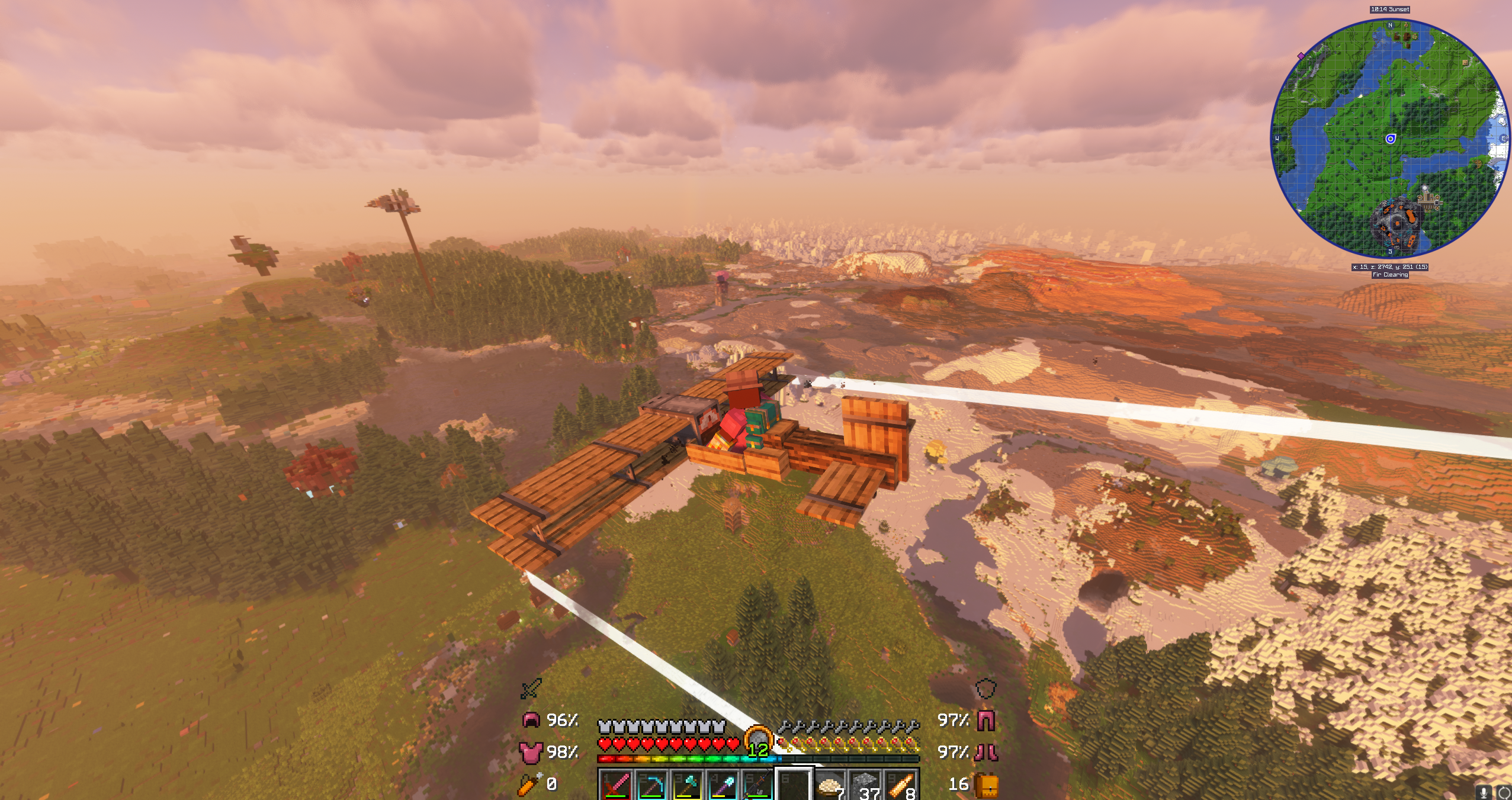Click the pink helmet durability icon
This screenshot has width=1512, height=800.
point(531,720)
